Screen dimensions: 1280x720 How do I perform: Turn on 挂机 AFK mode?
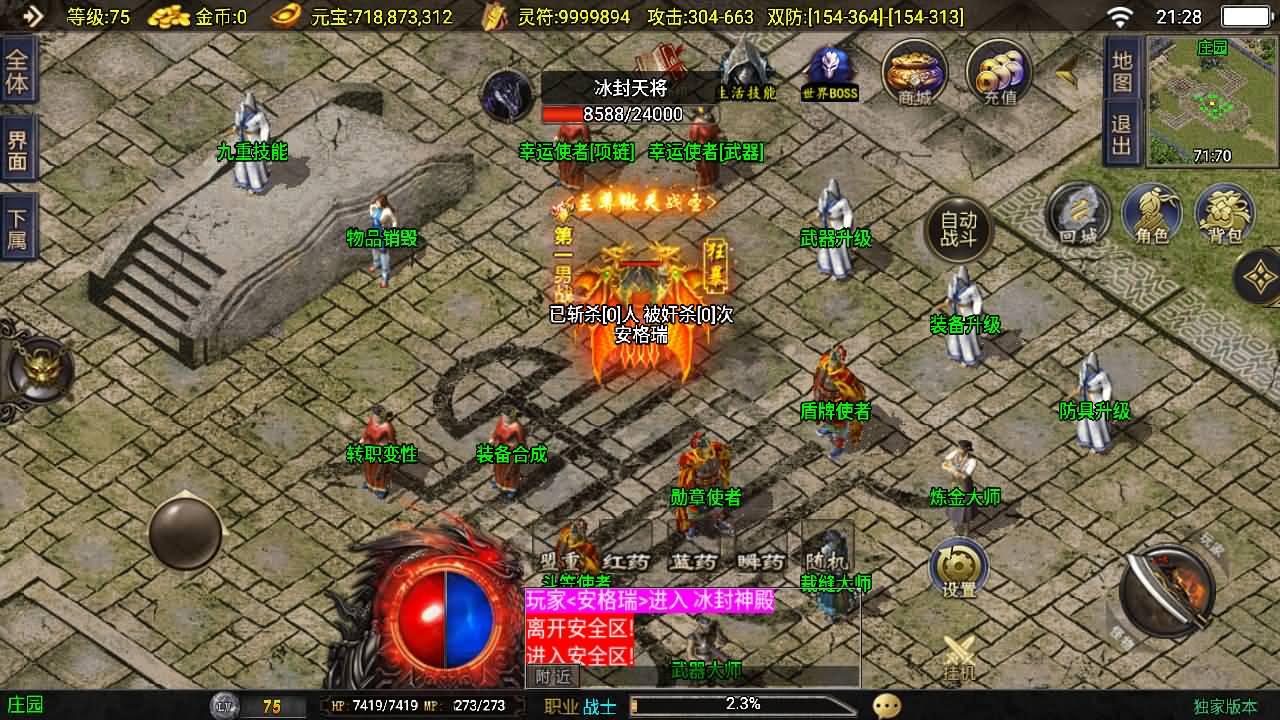click(x=958, y=648)
